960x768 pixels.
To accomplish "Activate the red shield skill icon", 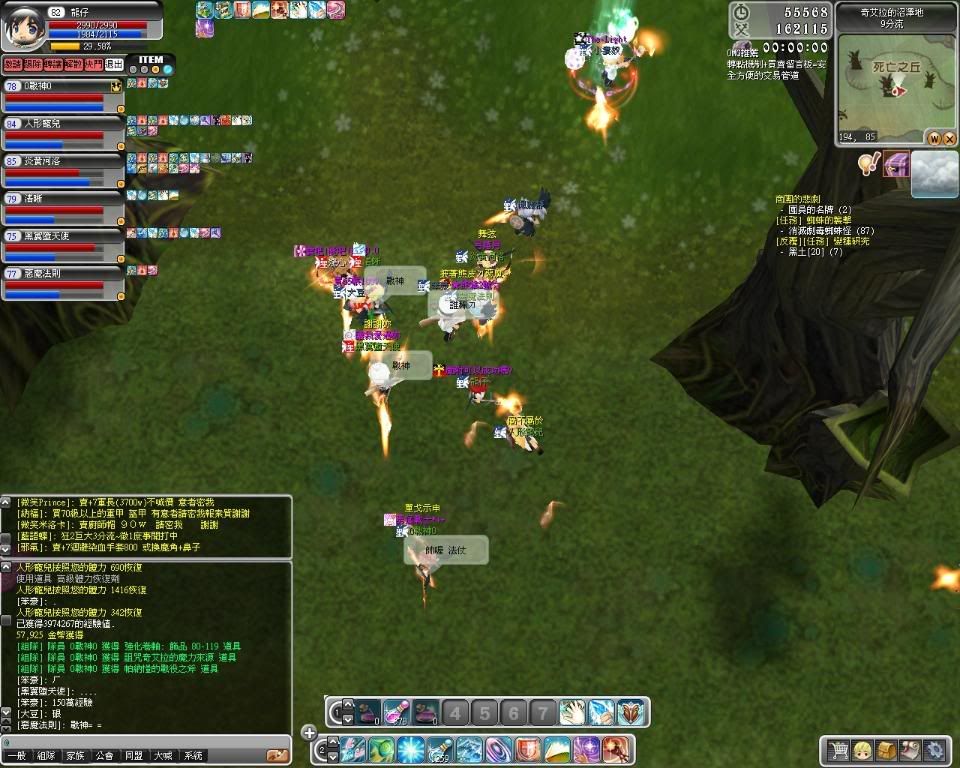I will [528, 749].
